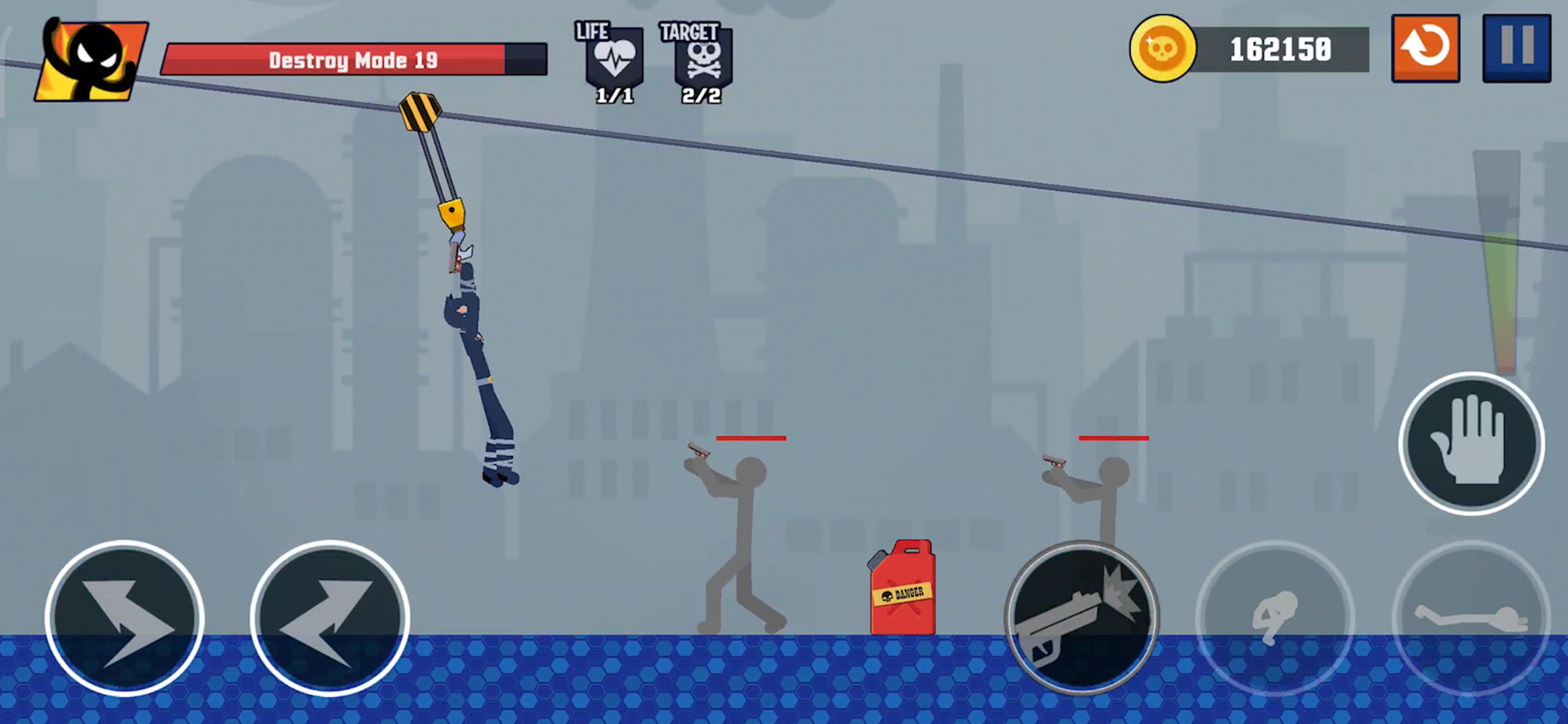Tap the right-pointing zigzag arrow button
Screen dimensions: 1568x724
(125, 617)
